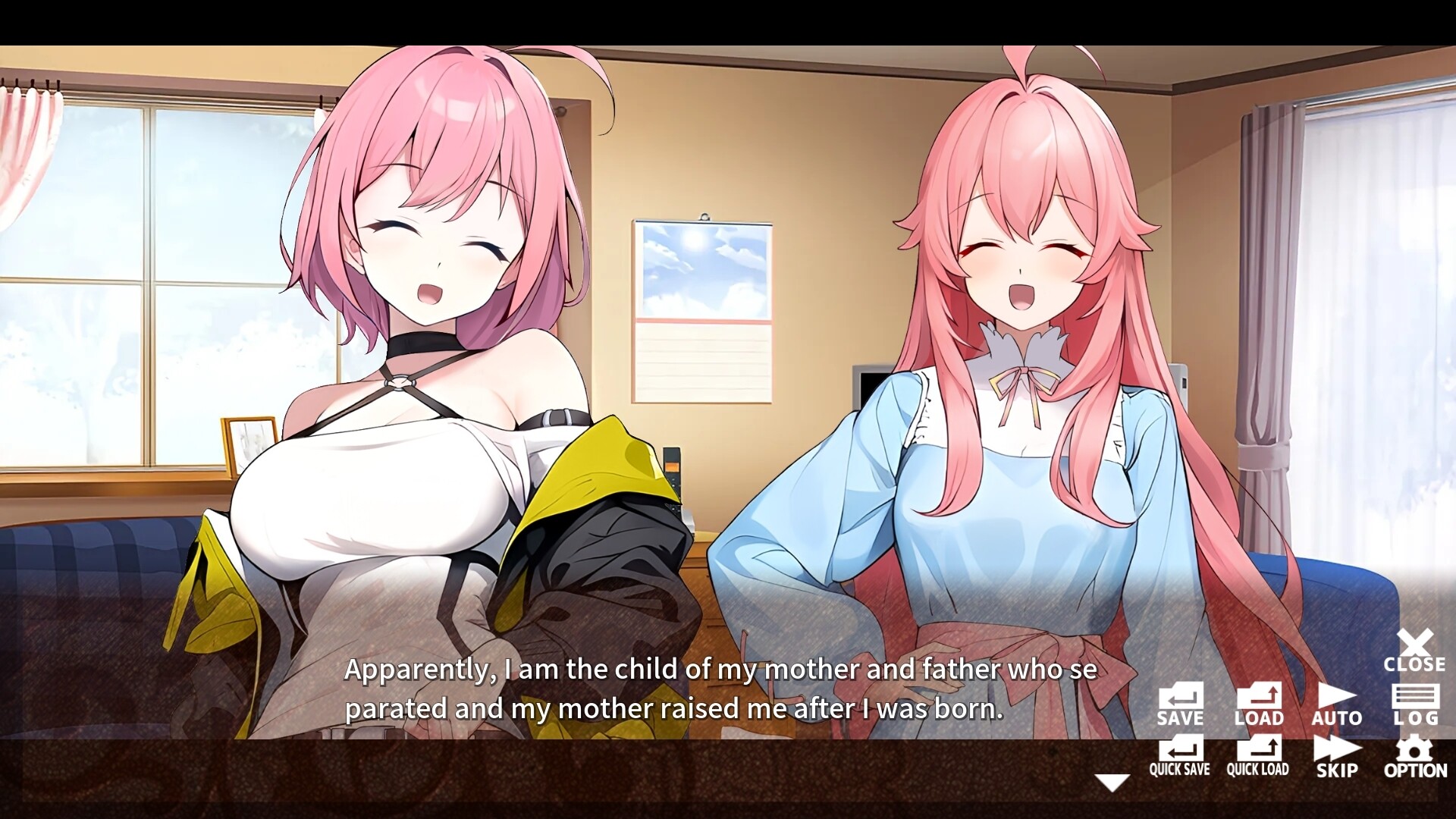This screenshot has width=1456, height=819.
Task: Perform a QUICK LOAD
Action: [x=1259, y=755]
